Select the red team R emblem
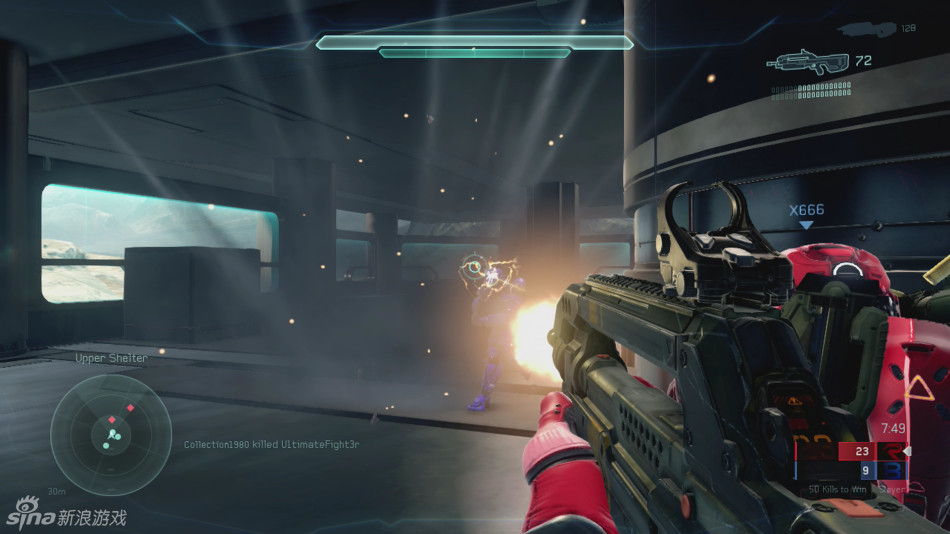The width and height of the screenshot is (950, 534). point(891,451)
